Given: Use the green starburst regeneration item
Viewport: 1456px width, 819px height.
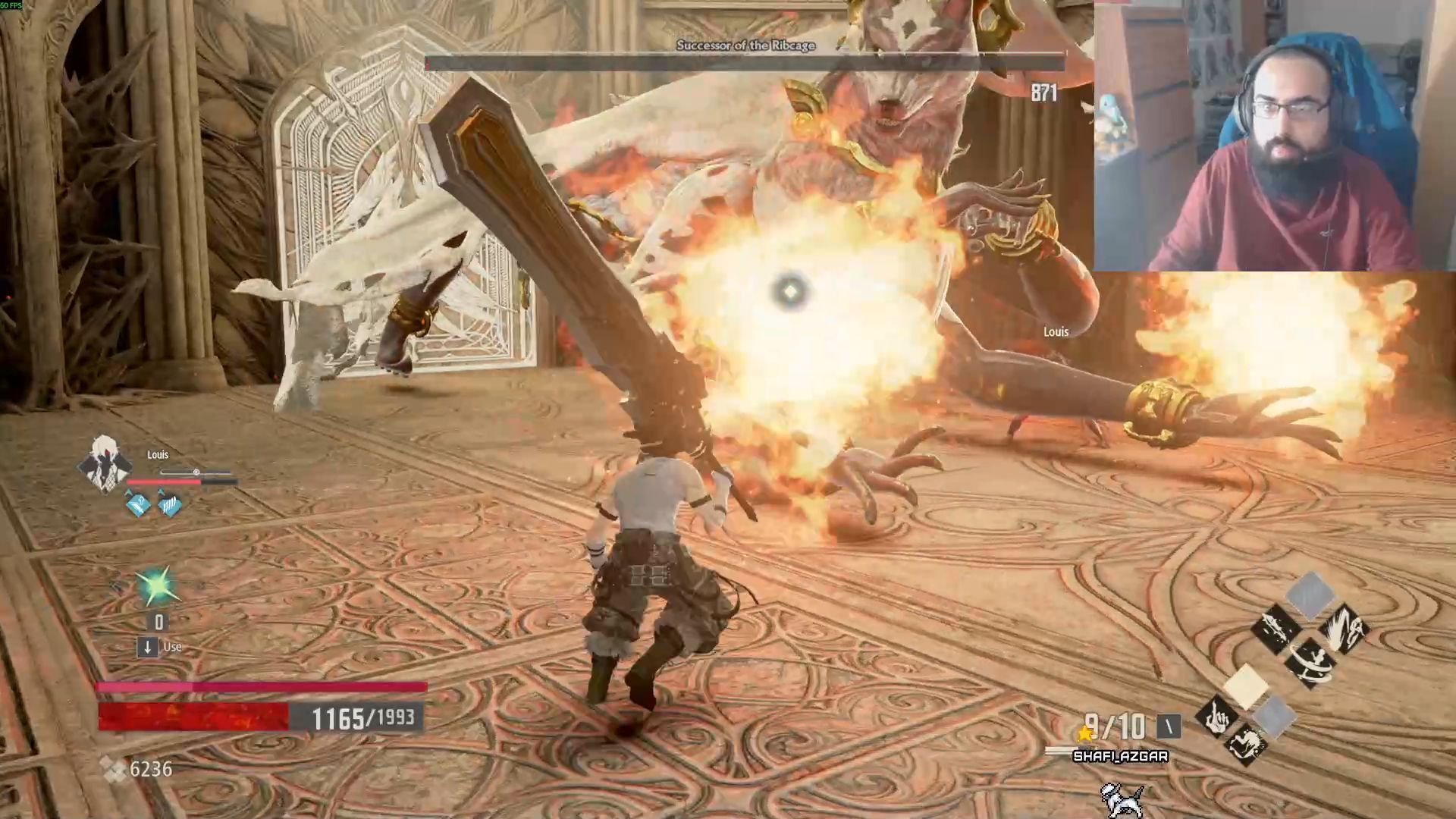Looking at the screenshot, I should [158, 587].
